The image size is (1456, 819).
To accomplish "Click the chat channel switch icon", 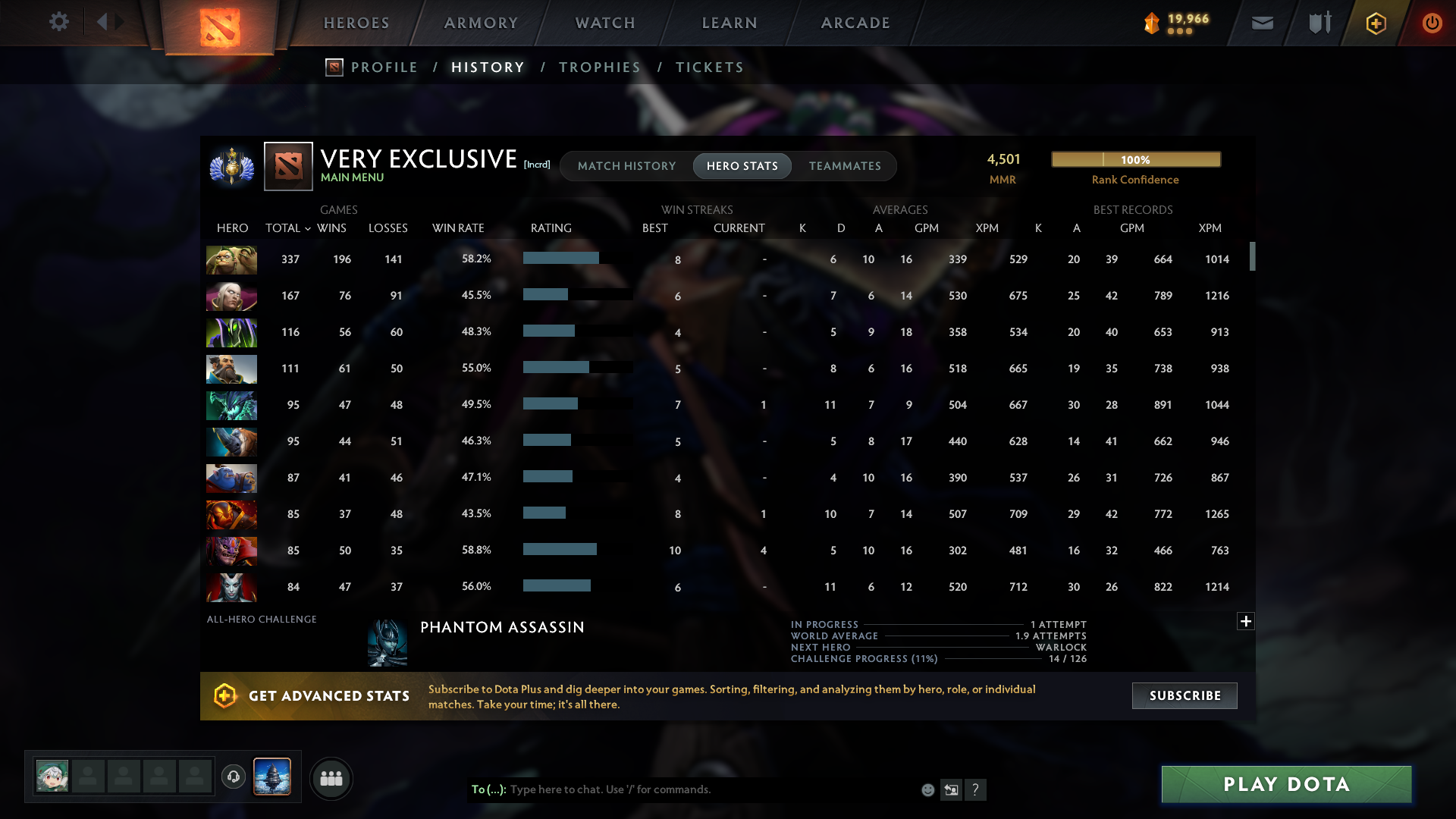I will click(951, 789).
